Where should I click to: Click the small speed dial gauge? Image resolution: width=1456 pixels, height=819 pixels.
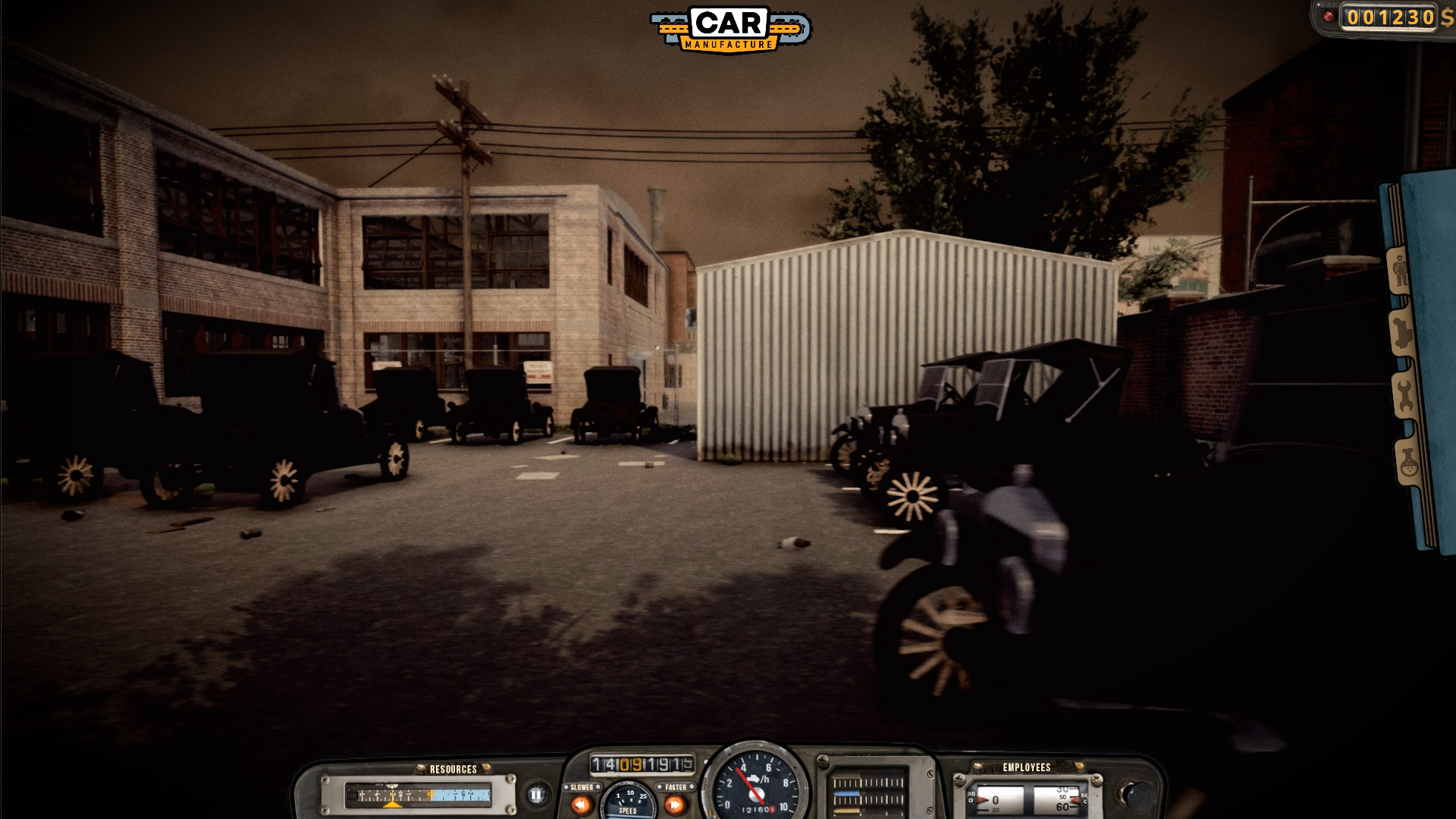click(x=628, y=800)
